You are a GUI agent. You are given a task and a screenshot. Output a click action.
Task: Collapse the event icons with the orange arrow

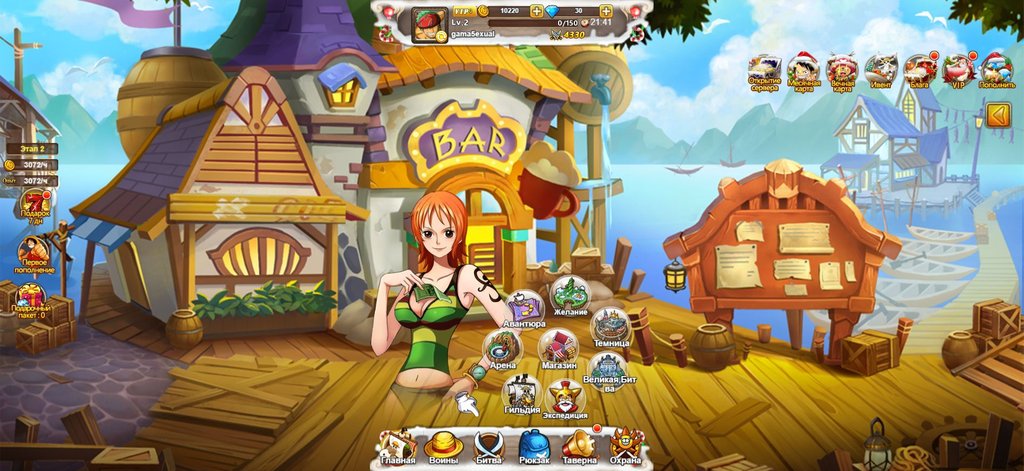point(998,117)
